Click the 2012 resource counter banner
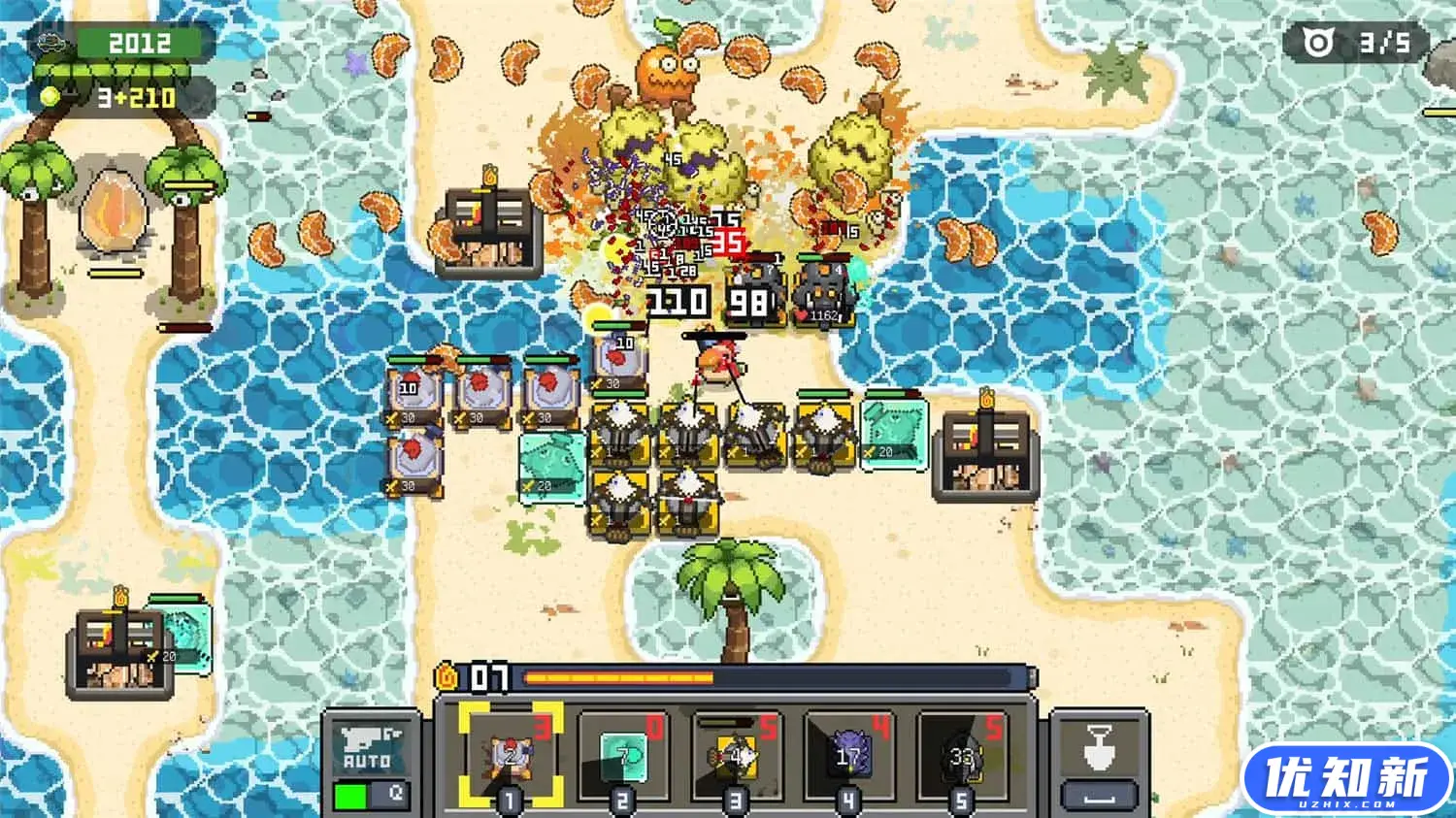 pyautogui.click(x=139, y=42)
